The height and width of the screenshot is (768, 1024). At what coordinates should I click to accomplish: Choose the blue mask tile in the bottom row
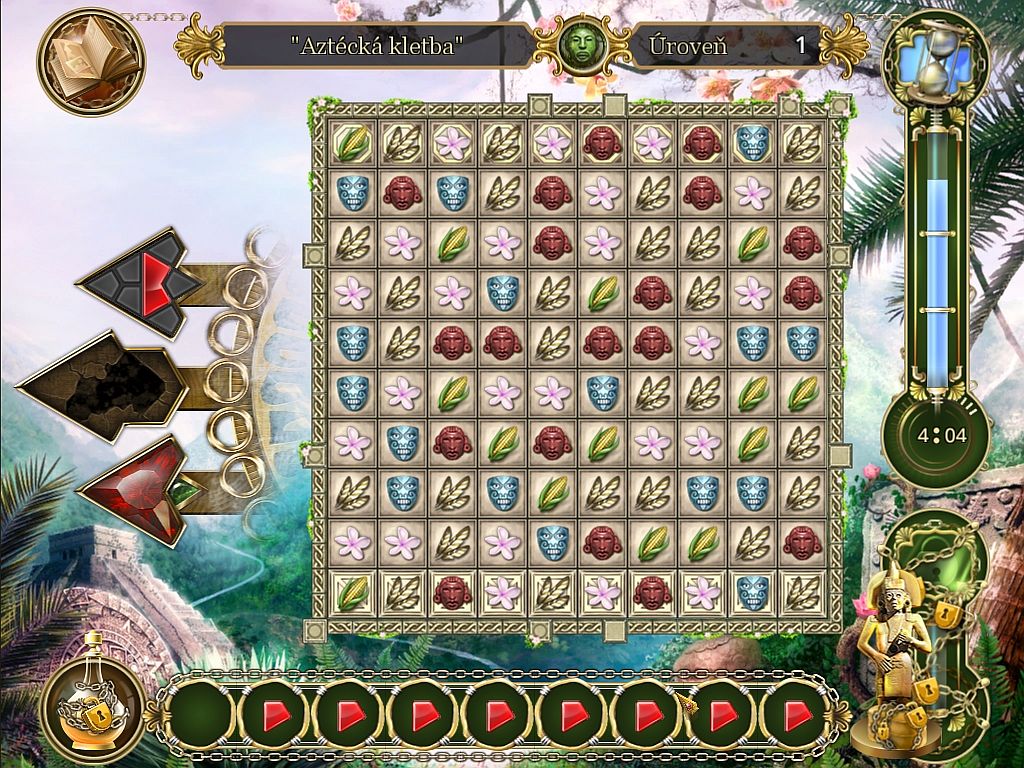[x=752, y=592]
